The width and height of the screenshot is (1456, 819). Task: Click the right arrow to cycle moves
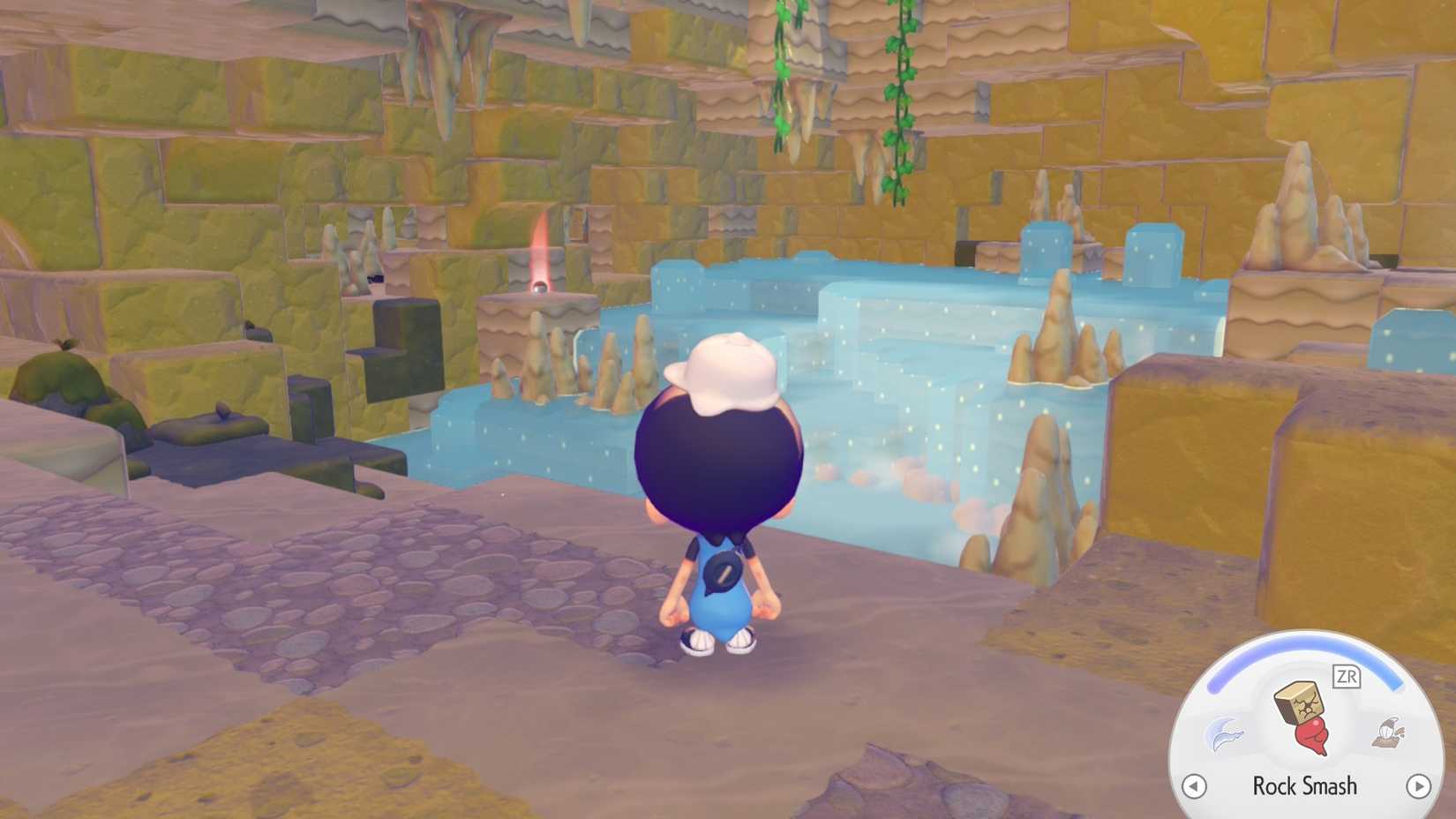(1418, 785)
